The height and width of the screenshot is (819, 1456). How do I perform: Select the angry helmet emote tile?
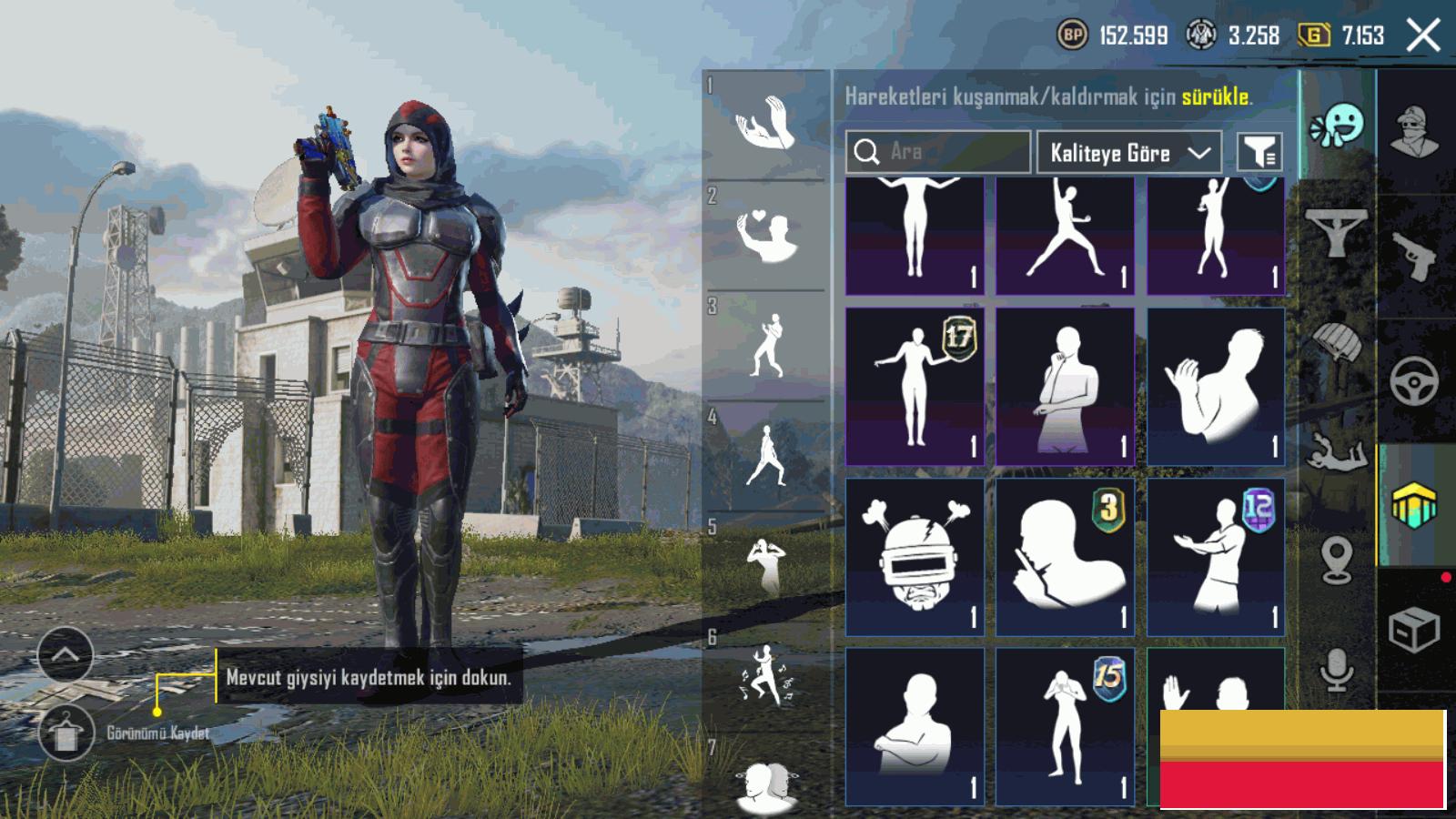click(915, 557)
